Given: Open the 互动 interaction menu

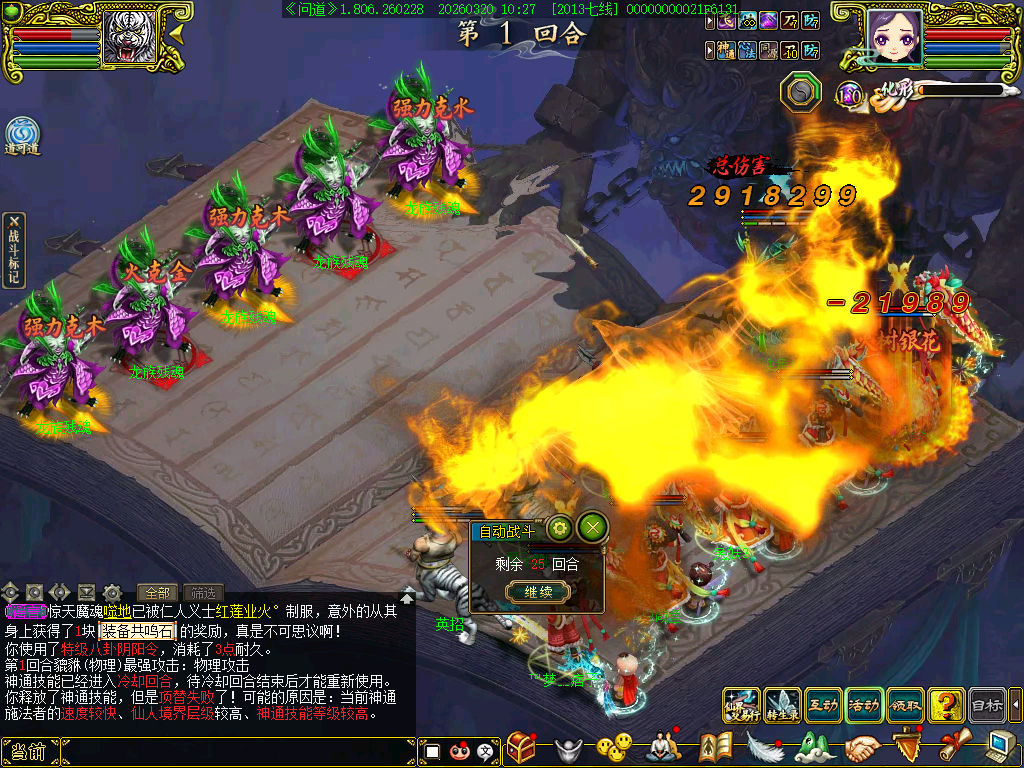Looking at the screenshot, I should (822, 705).
